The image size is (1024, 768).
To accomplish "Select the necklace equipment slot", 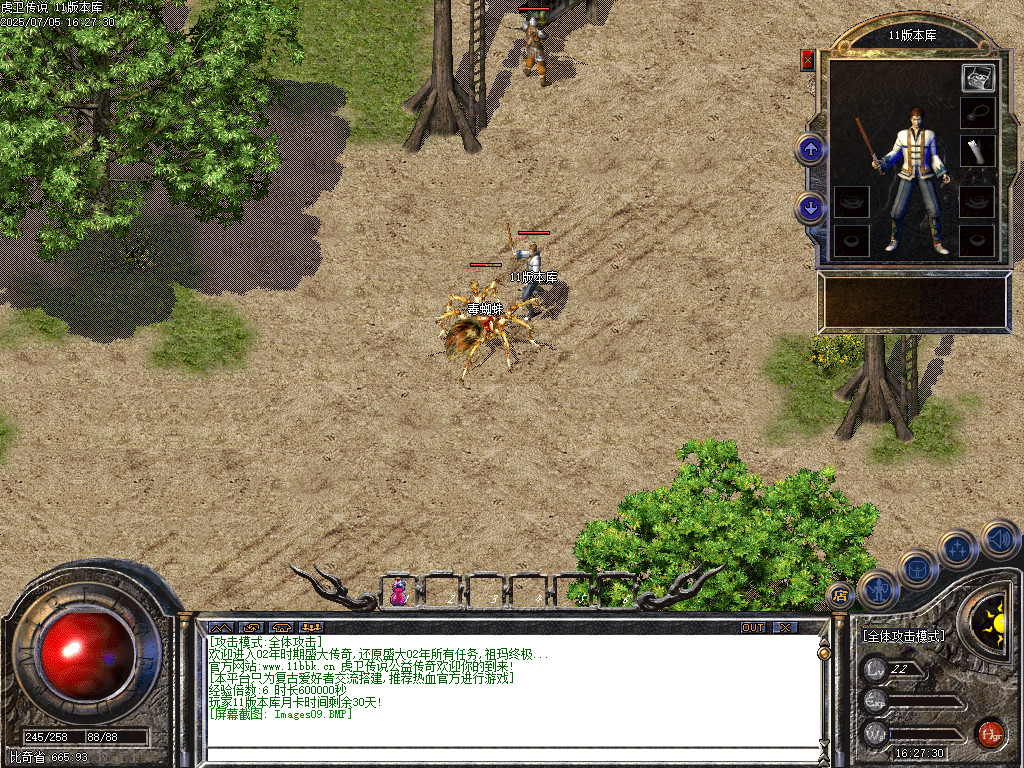I will click(977, 112).
